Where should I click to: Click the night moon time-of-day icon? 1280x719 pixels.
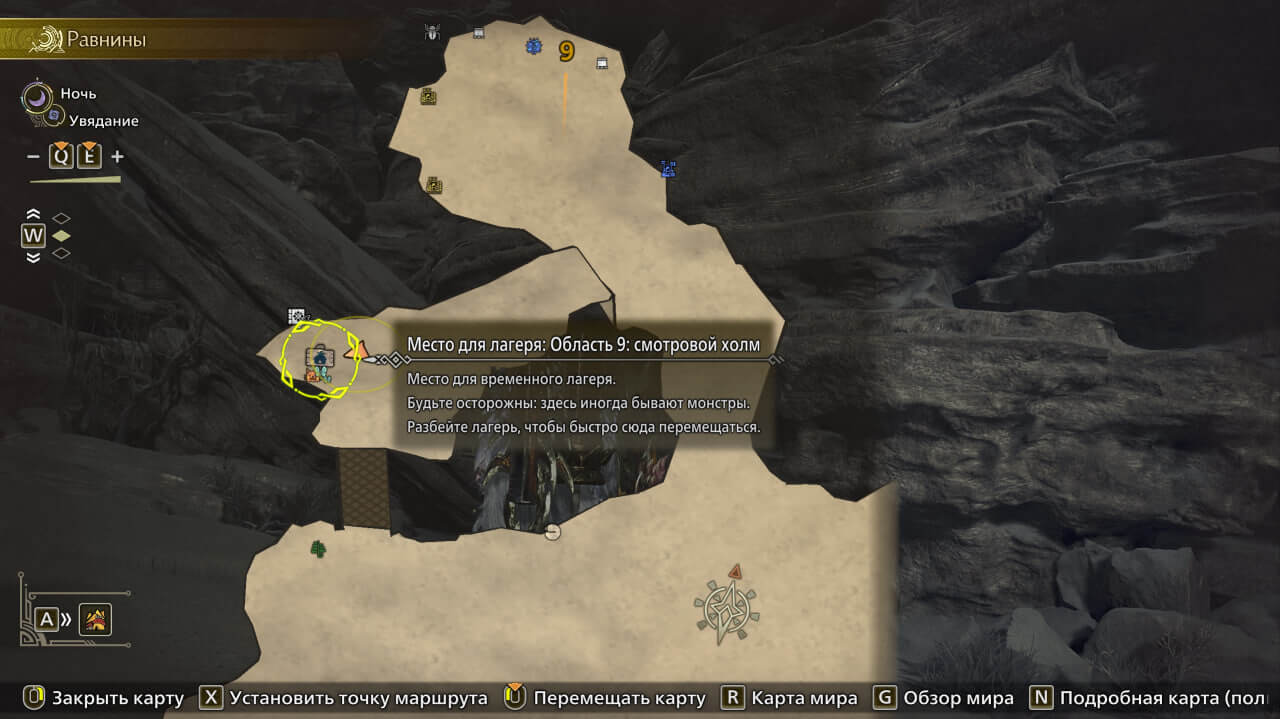[38, 96]
